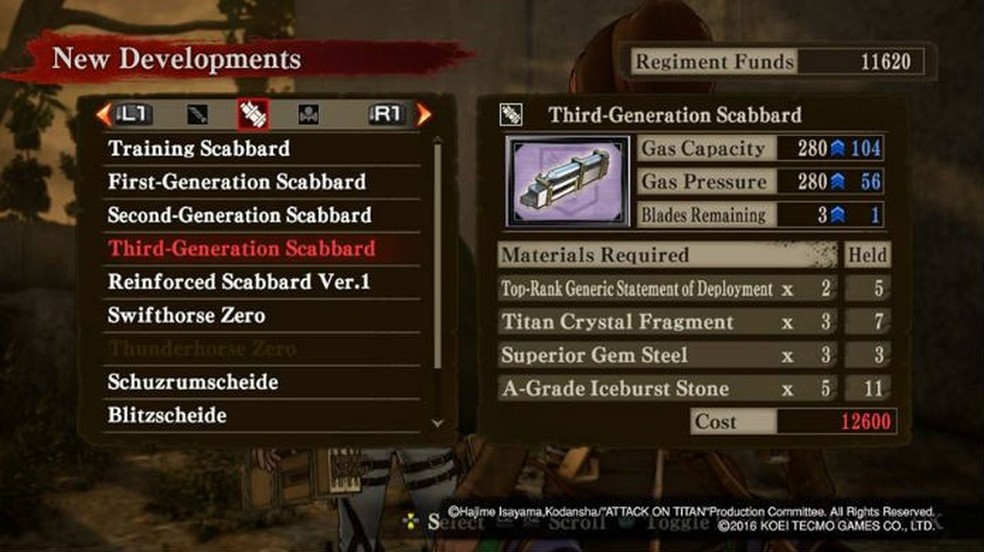The image size is (984, 552).
Task: Choose the Schuzrumscheide entry
Action: [x=193, y=382]
